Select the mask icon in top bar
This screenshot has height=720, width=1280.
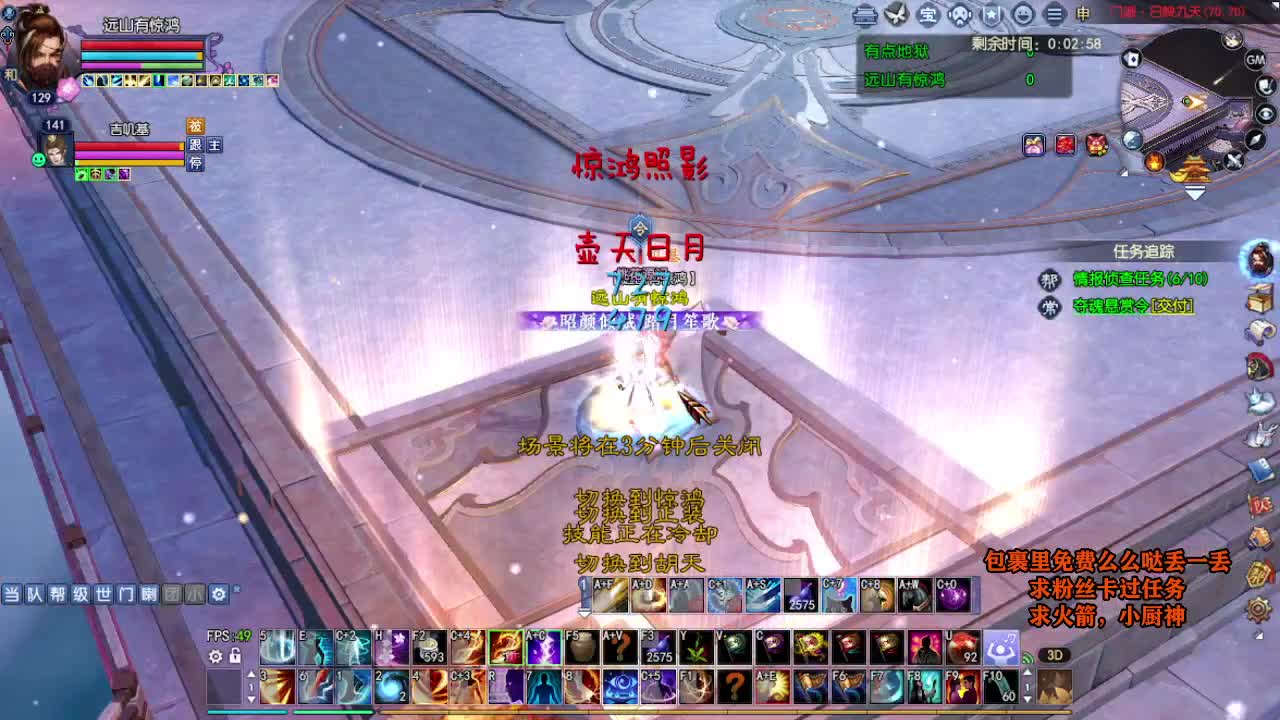pyautogui.click(x=959, y=14)
